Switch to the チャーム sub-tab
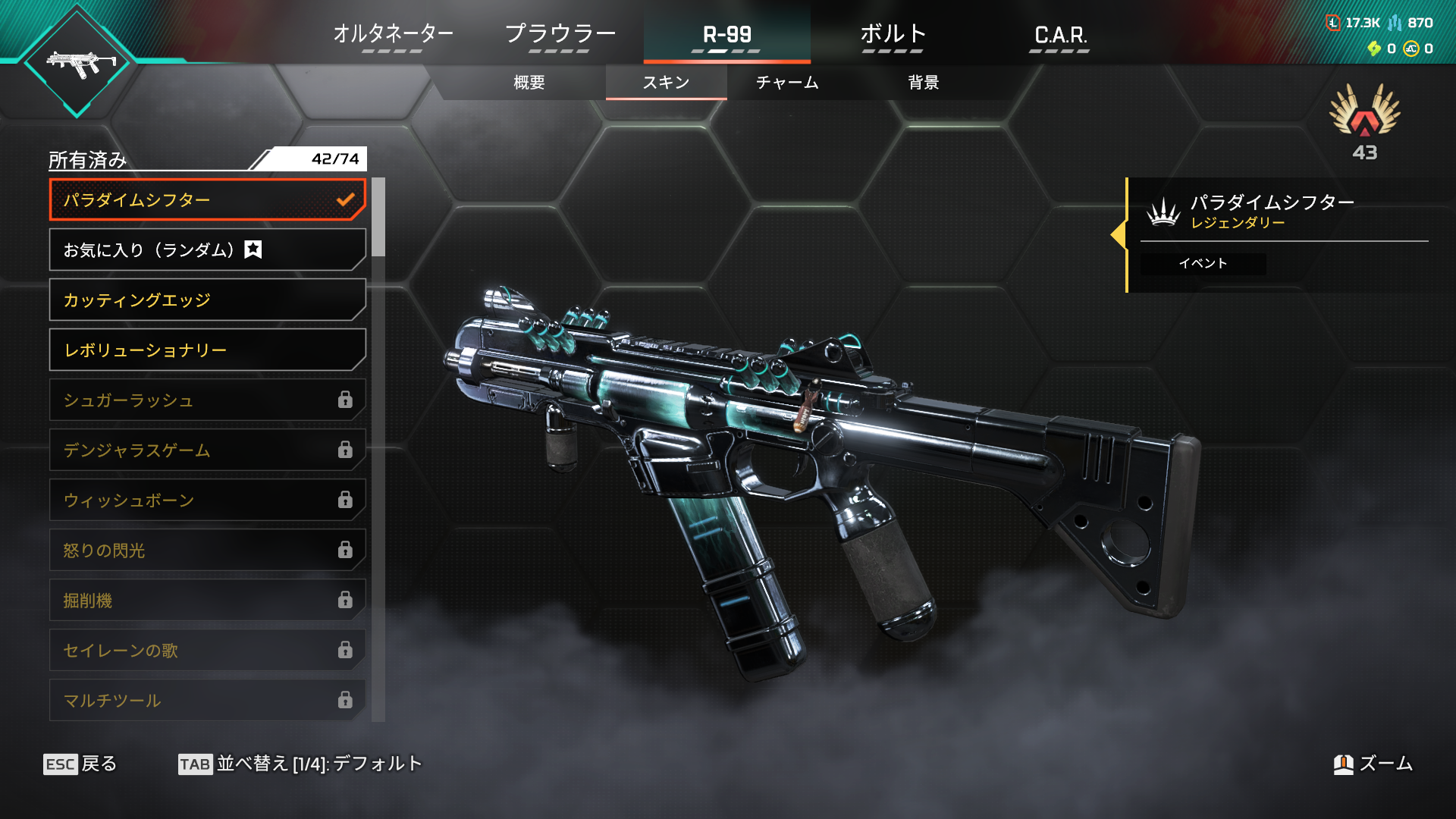The height and width of the screenshot is (819, 1456). [x=787, y=83]
